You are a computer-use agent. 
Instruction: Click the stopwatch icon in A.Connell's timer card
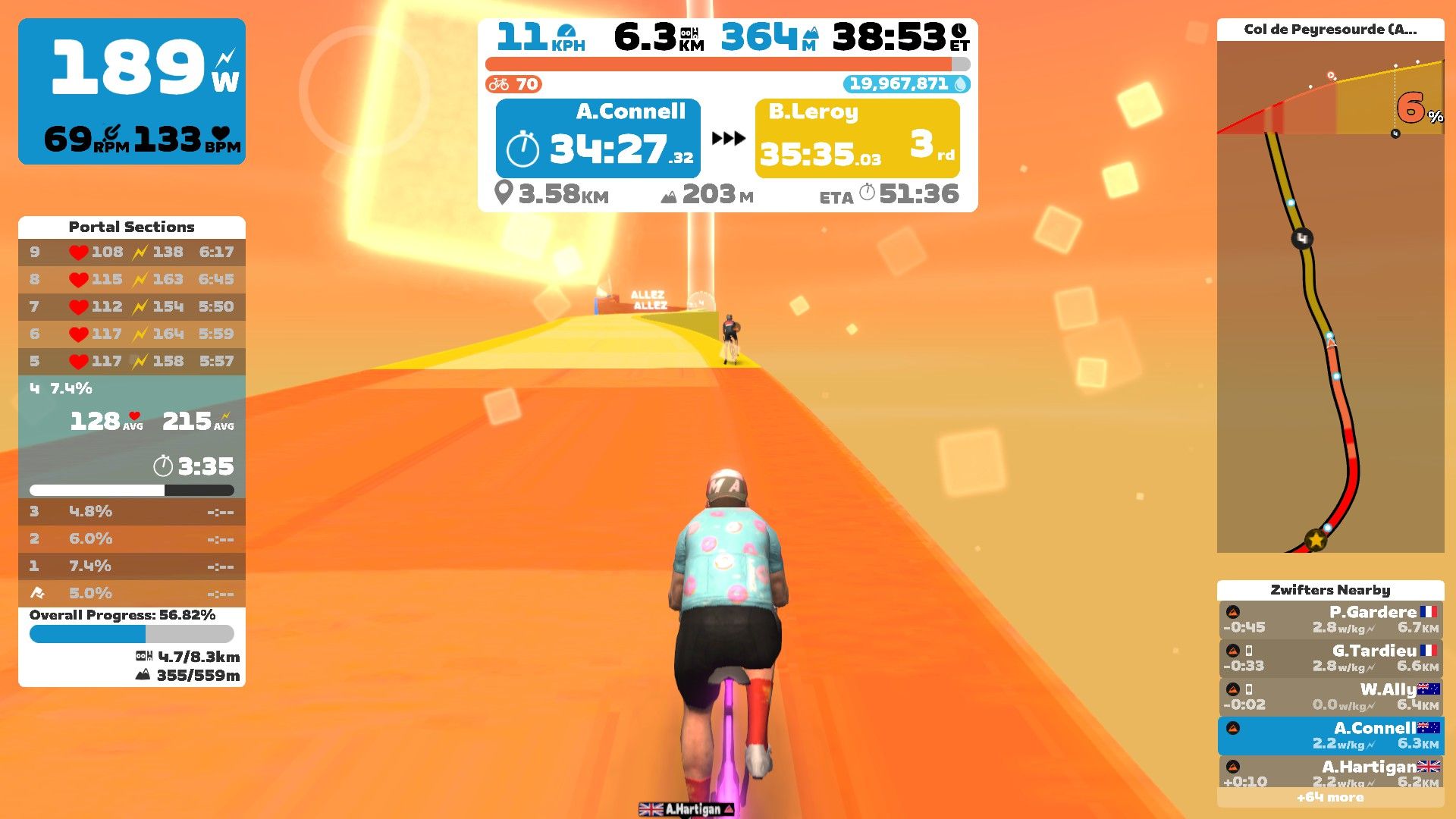(522, 149)
